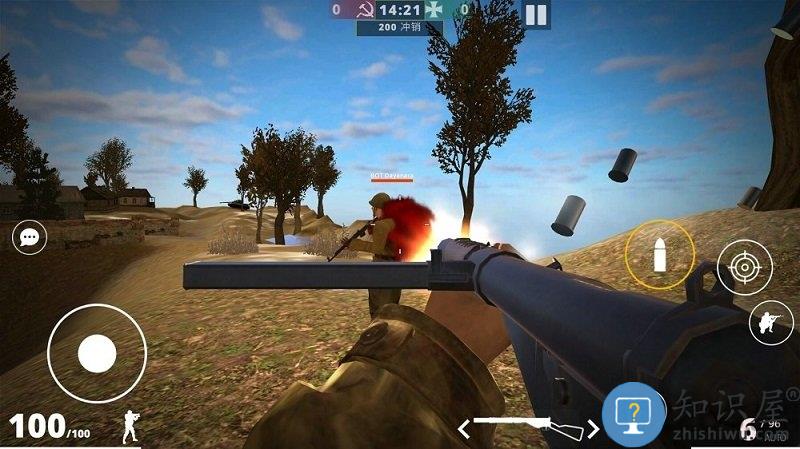The image size is (800, 449).
Task: Activate the crosshair aim button
Action: pos(744,267)
